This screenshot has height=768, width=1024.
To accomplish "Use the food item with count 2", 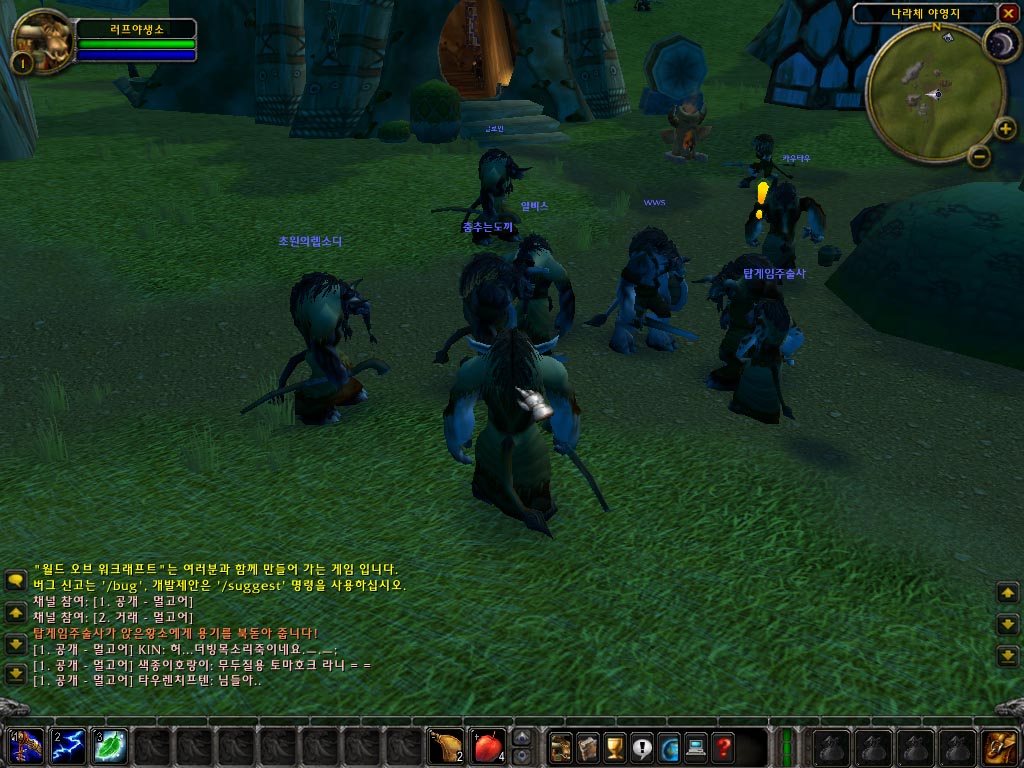I will [445, 746].
